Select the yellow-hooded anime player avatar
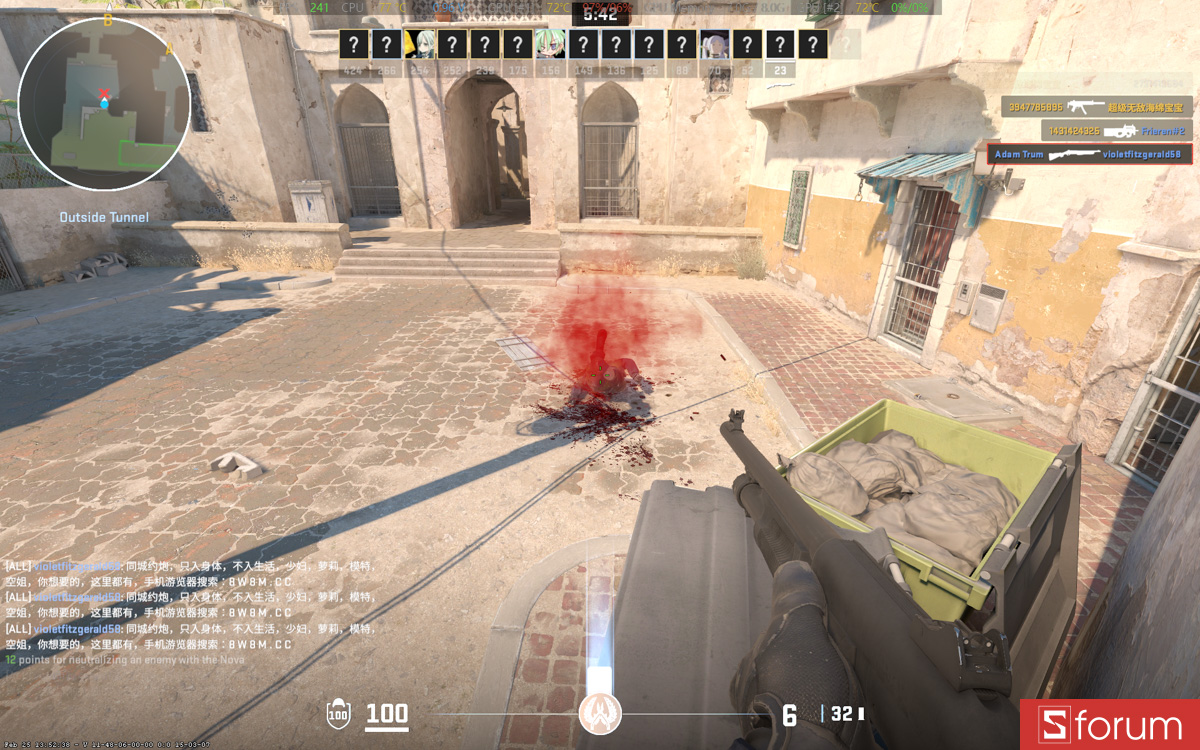The image size is (1200, 750). 419,44
